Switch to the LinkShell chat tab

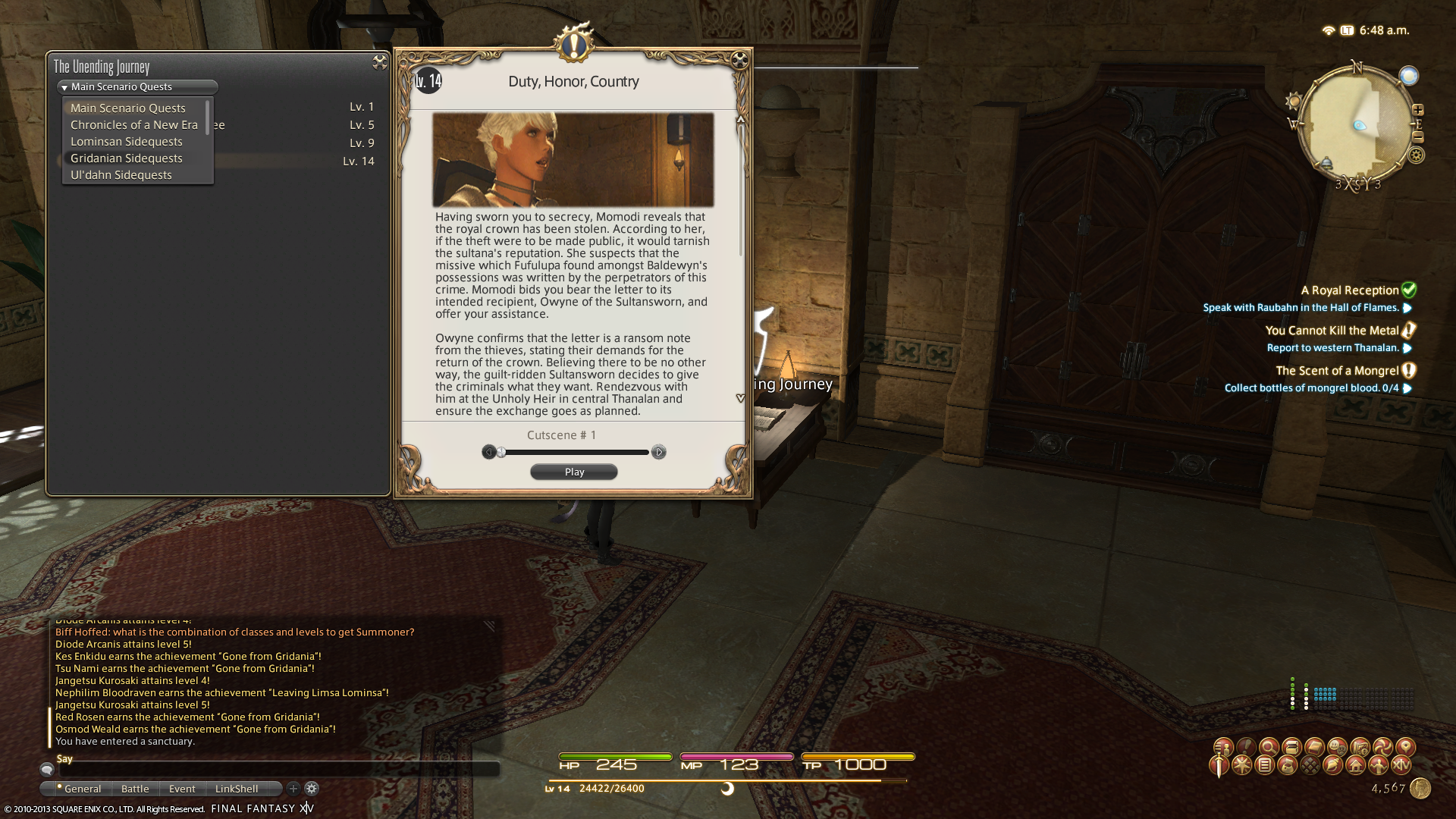(237, 789)
